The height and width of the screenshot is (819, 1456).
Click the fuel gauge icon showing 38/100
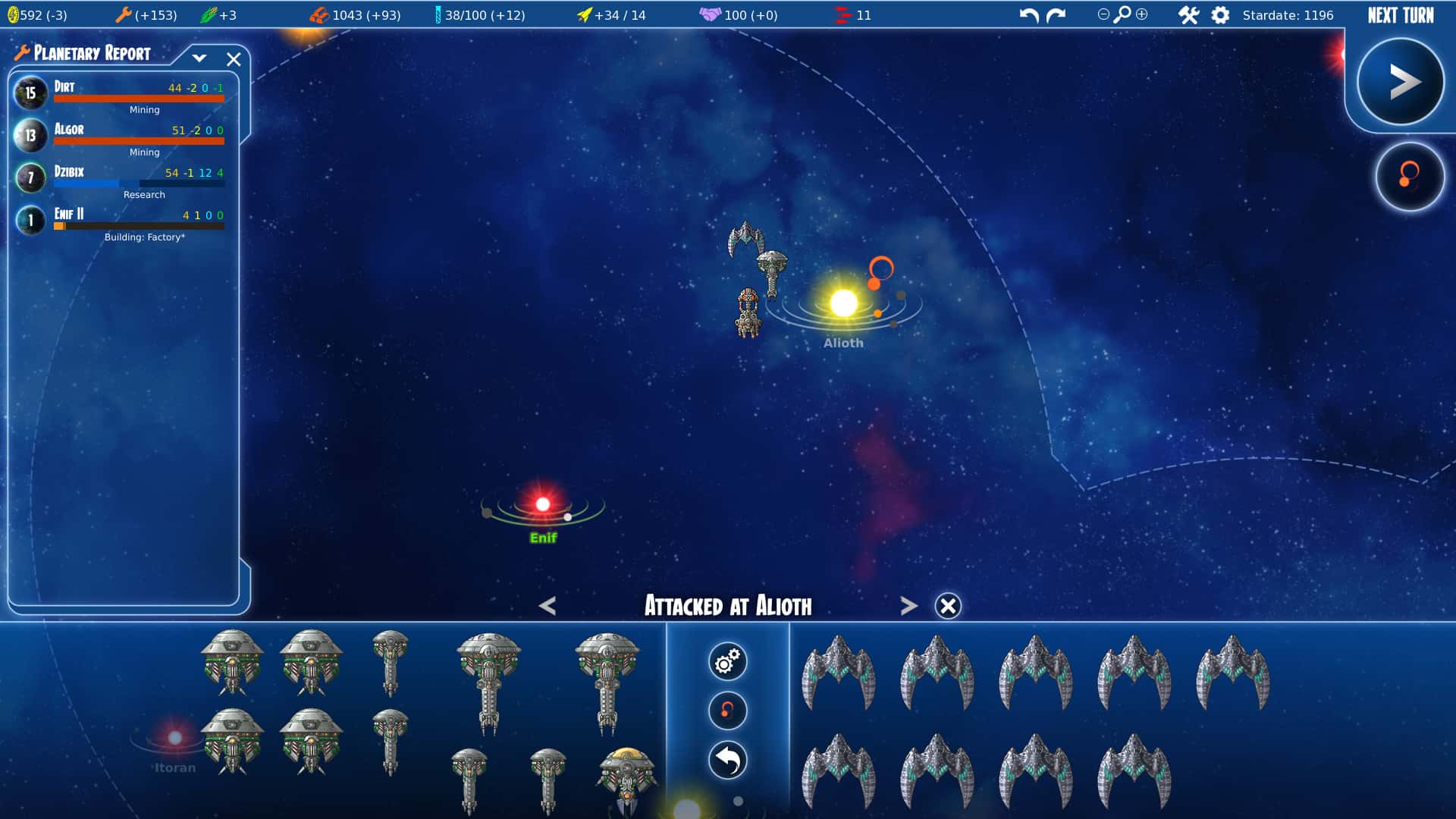(x=438, y=14)
